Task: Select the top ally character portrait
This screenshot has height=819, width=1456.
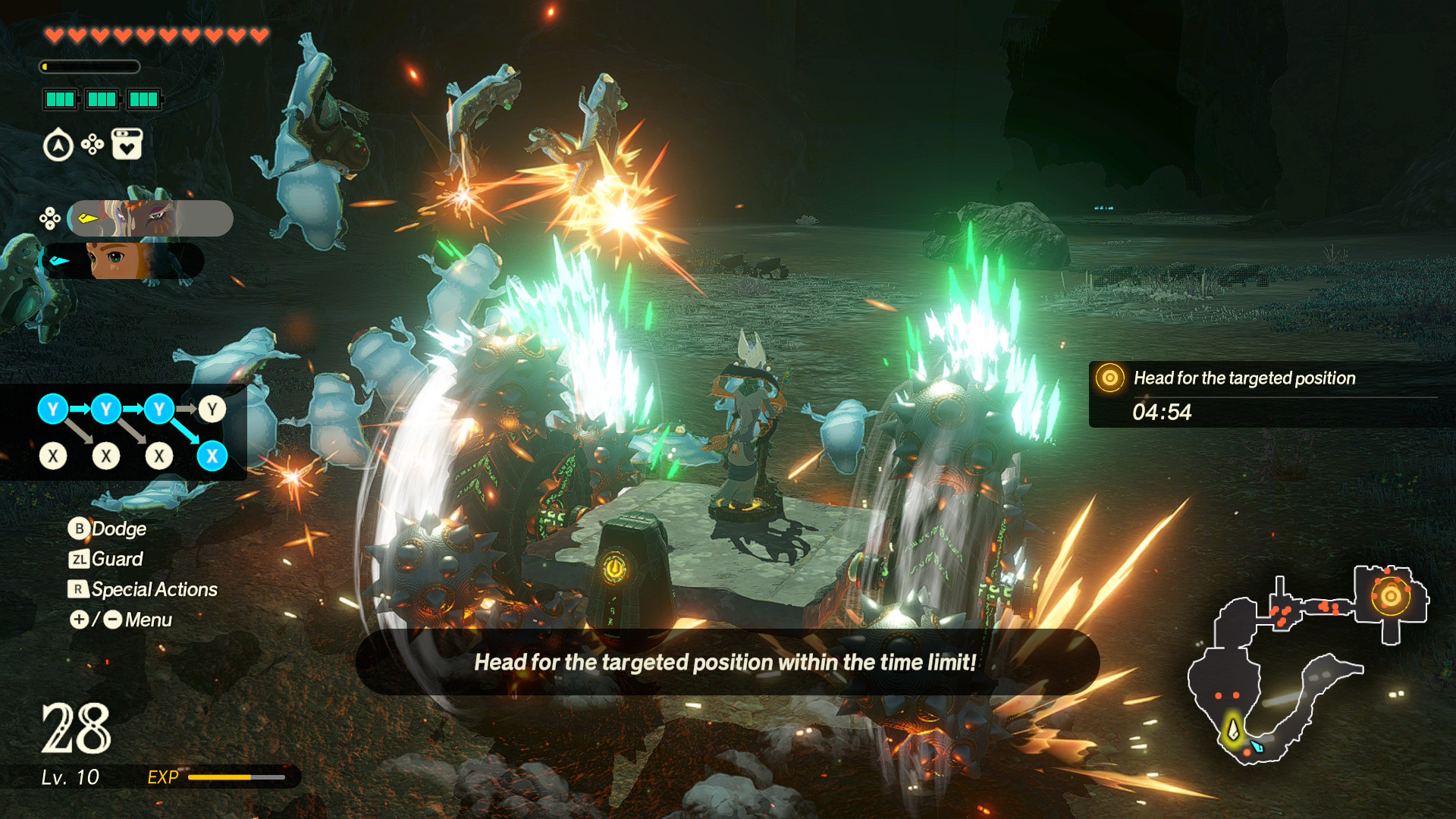Action: 150,218
